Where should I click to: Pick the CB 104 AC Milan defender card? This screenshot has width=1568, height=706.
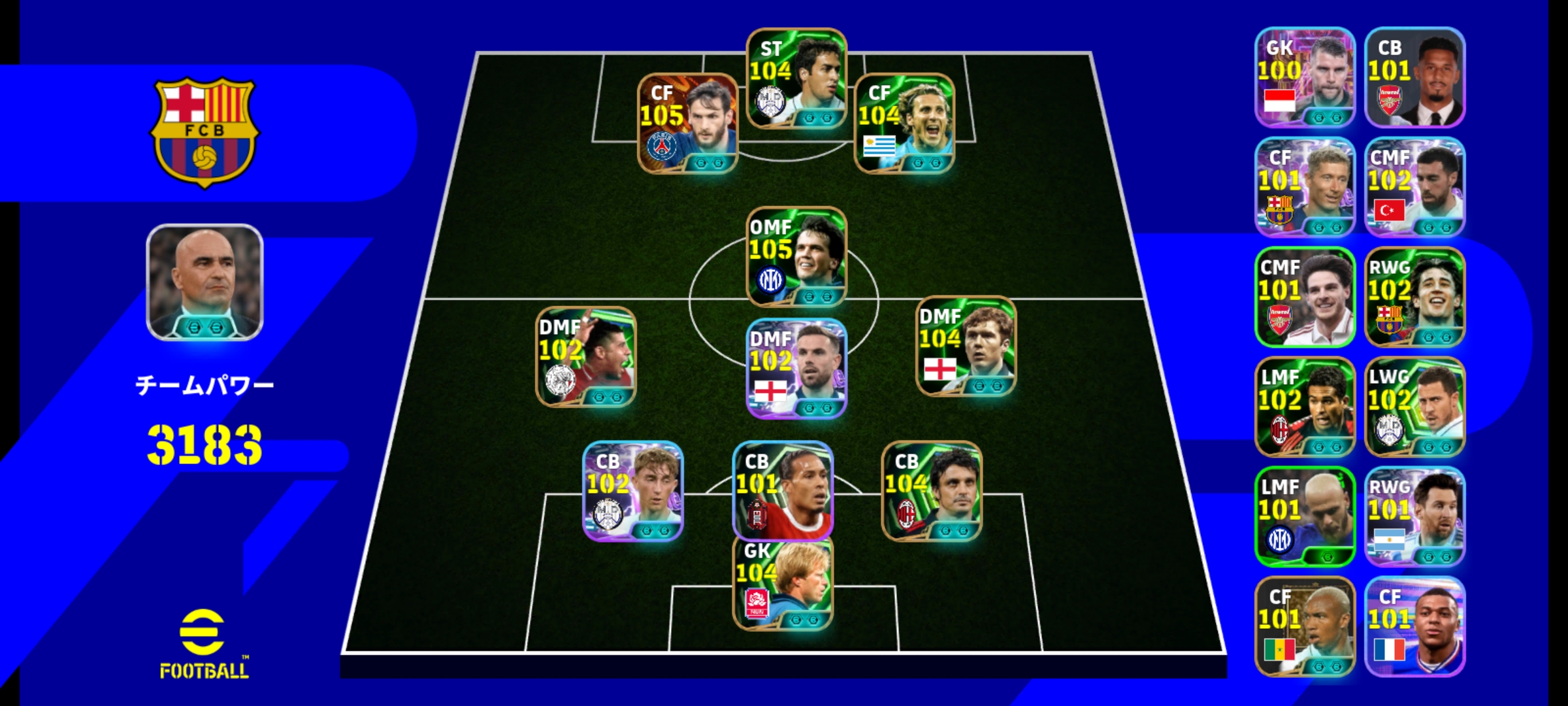coord(932,491)
